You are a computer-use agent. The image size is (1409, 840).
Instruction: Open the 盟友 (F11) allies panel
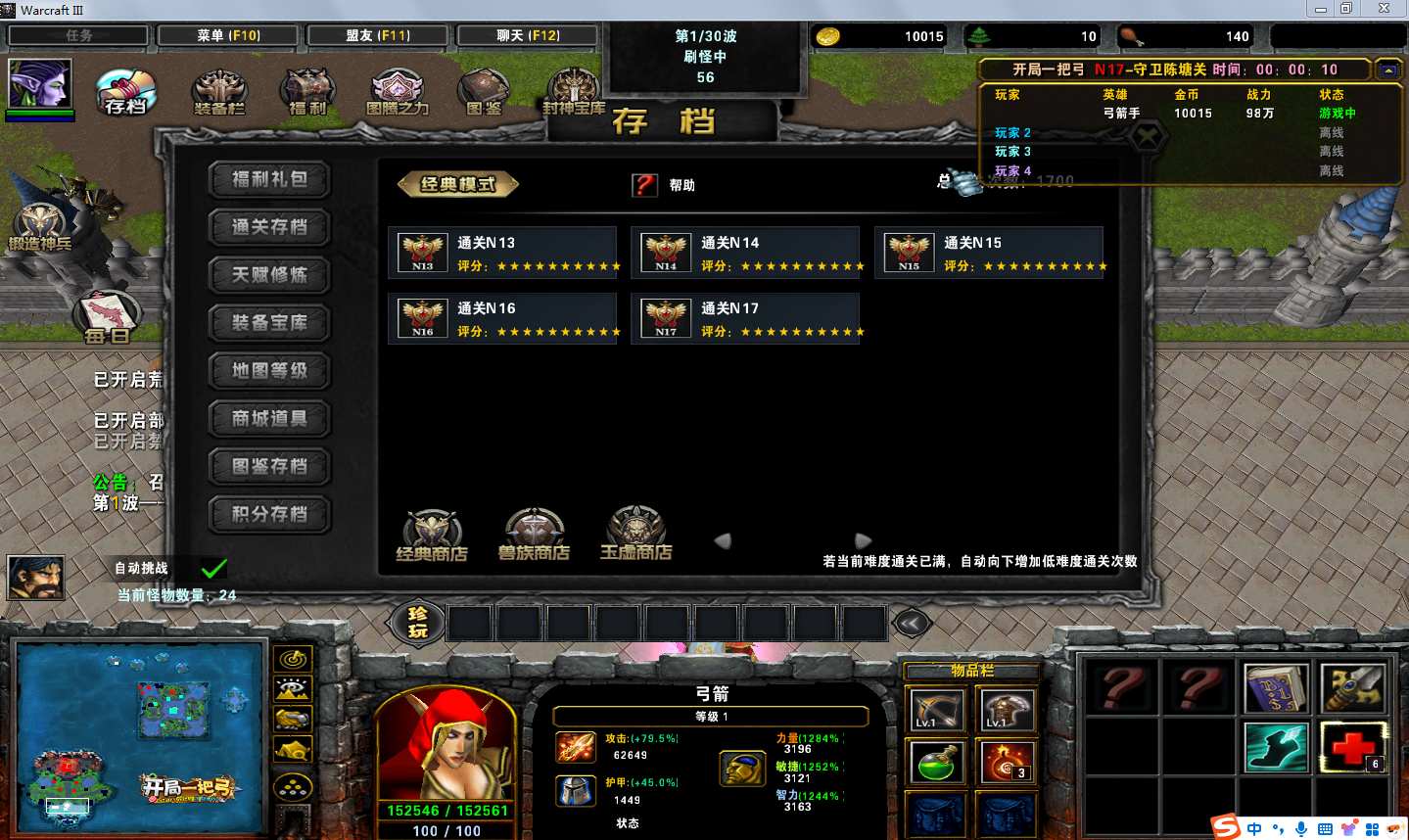tap(377, 36)
